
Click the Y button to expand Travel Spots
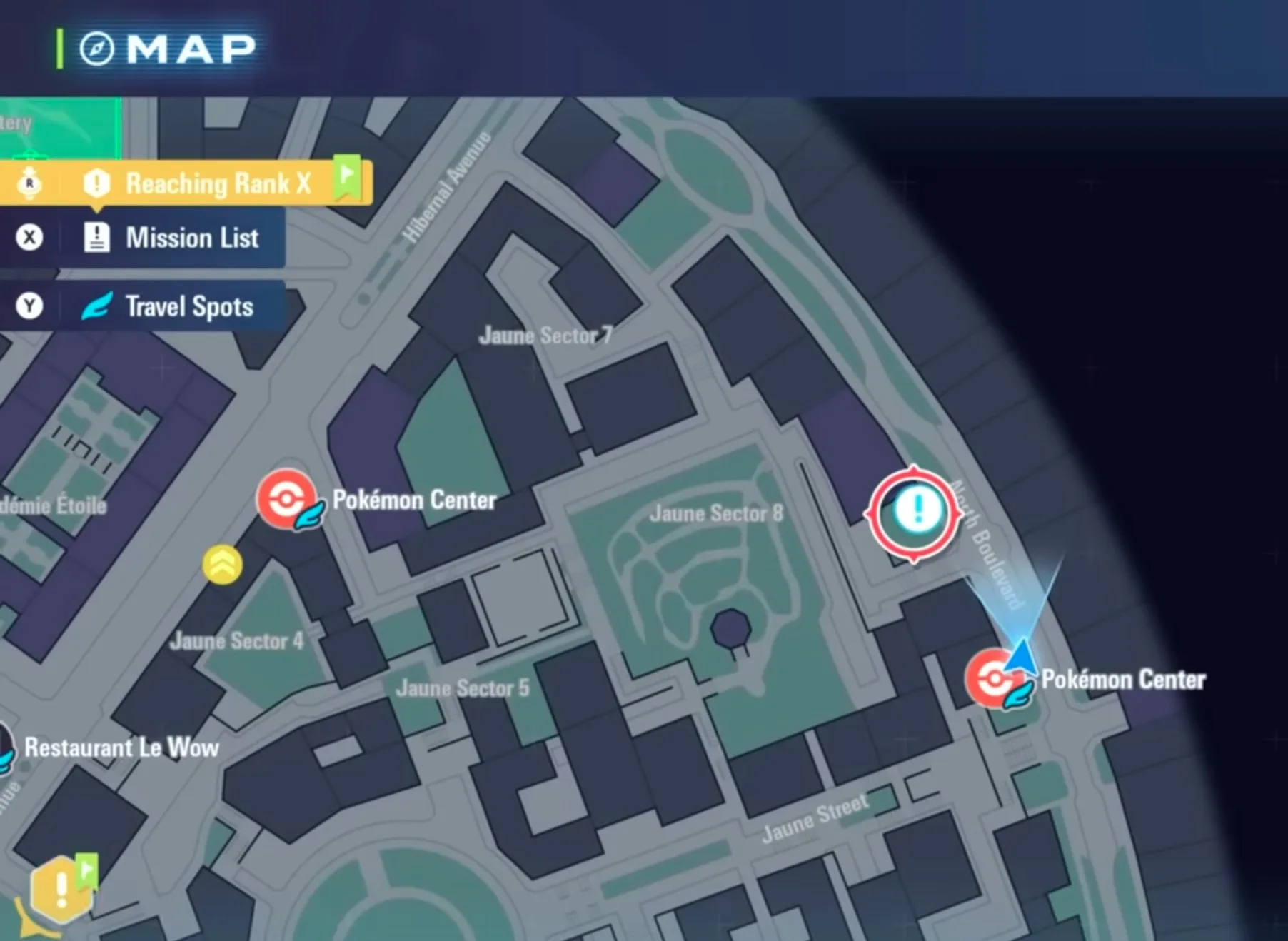click(x=29, y=306)
